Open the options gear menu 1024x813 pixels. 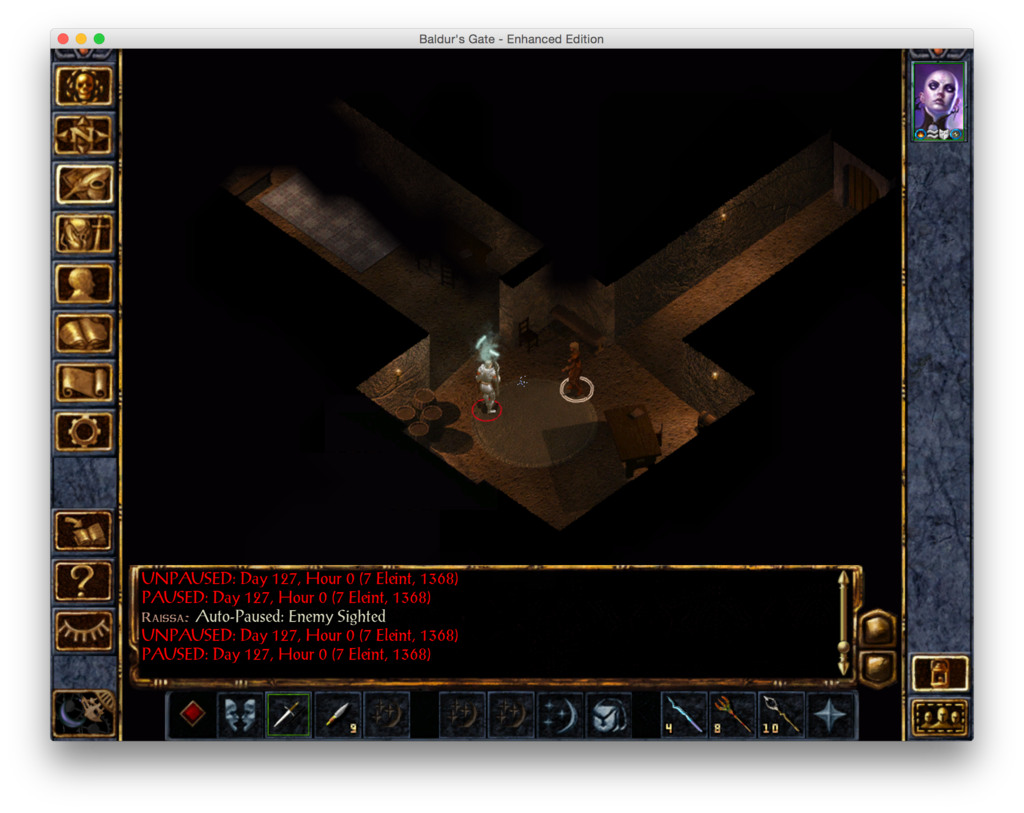click(x=84, y=431)
